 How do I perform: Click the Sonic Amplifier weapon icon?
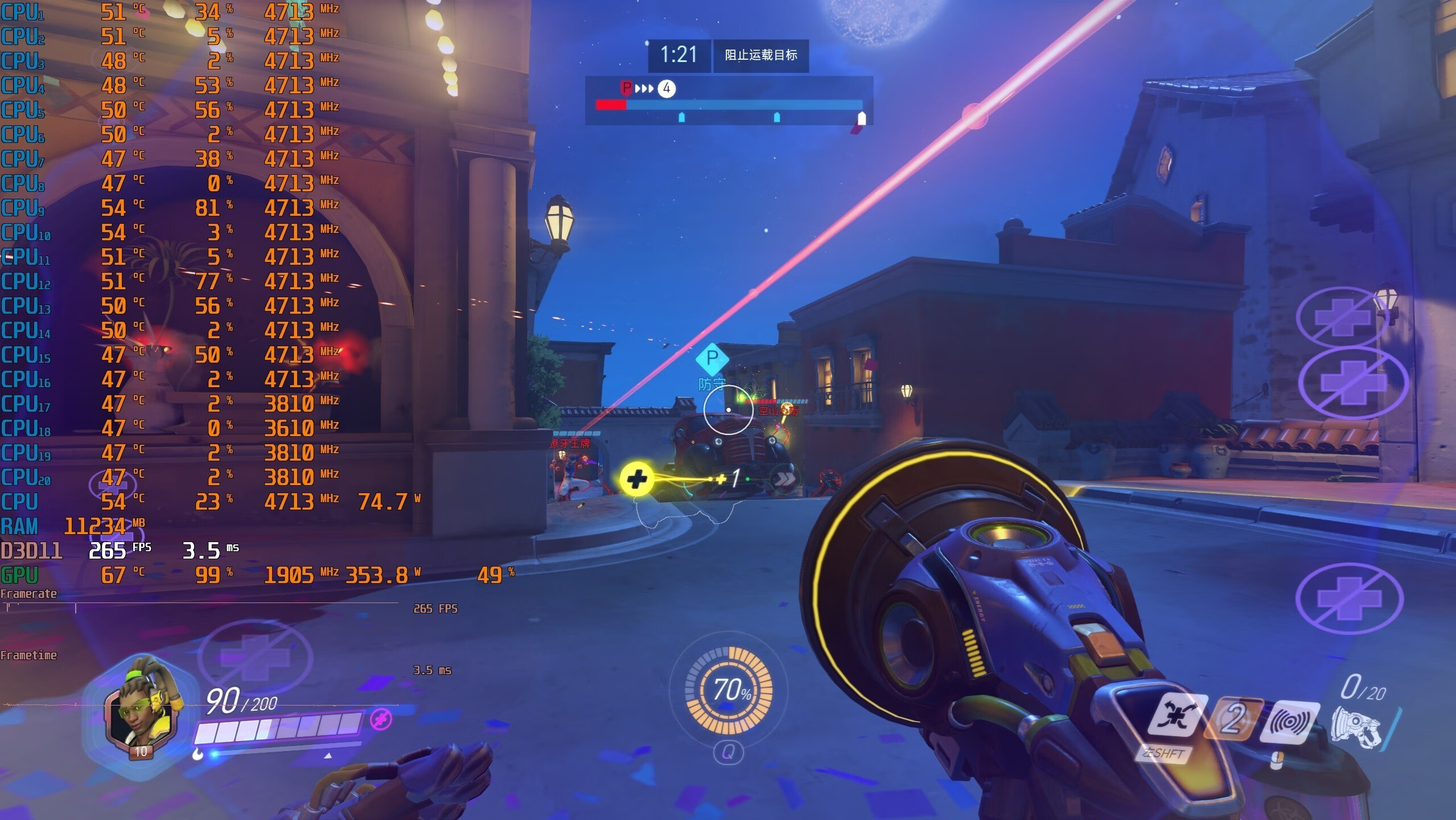[x=1356, y=727]
